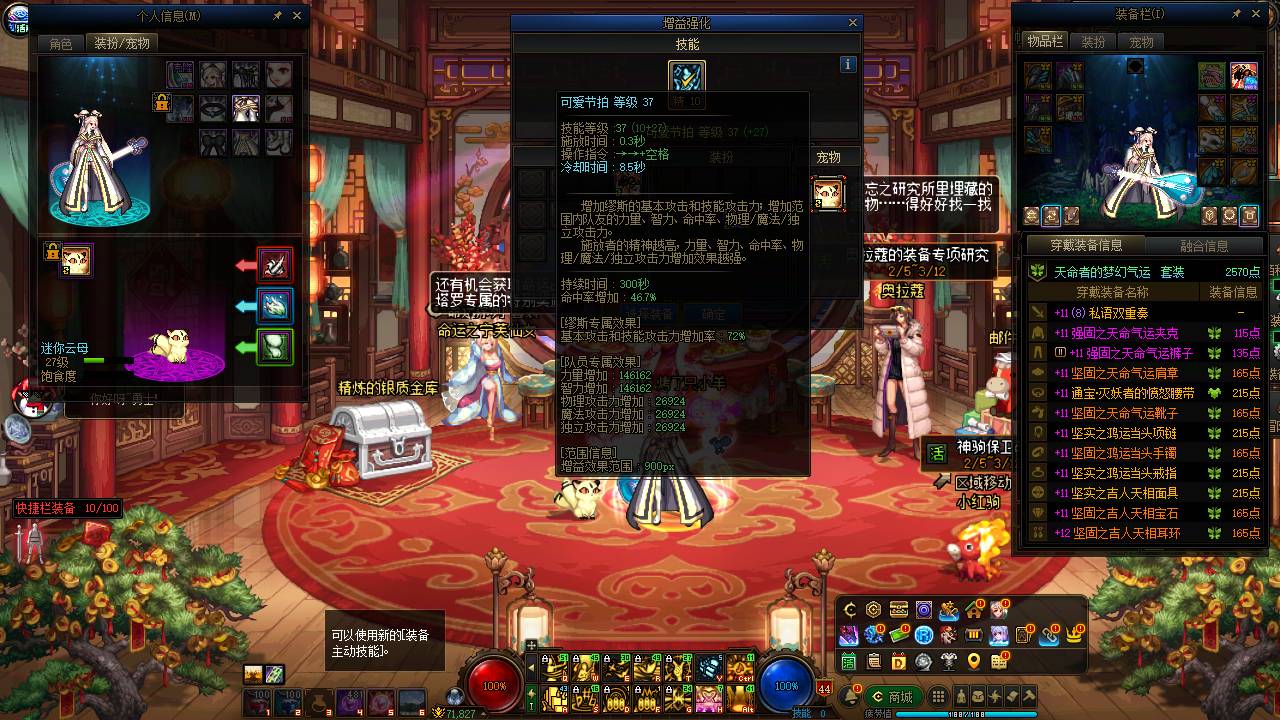
Task: Click the treasure chest icon in the taskbar
Action: click(898, 610)
